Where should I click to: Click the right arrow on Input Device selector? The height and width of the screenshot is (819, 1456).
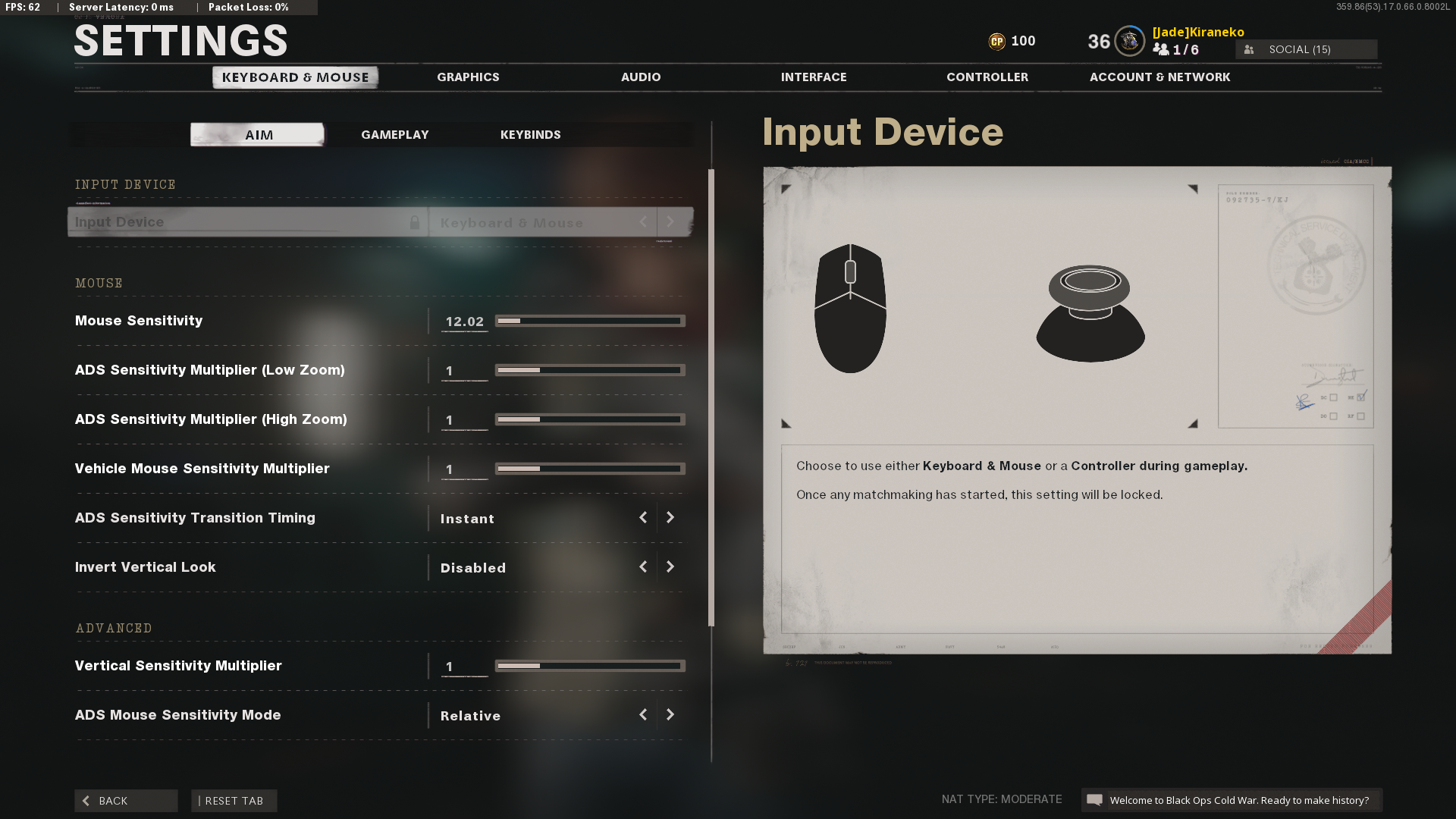(670, 222)
